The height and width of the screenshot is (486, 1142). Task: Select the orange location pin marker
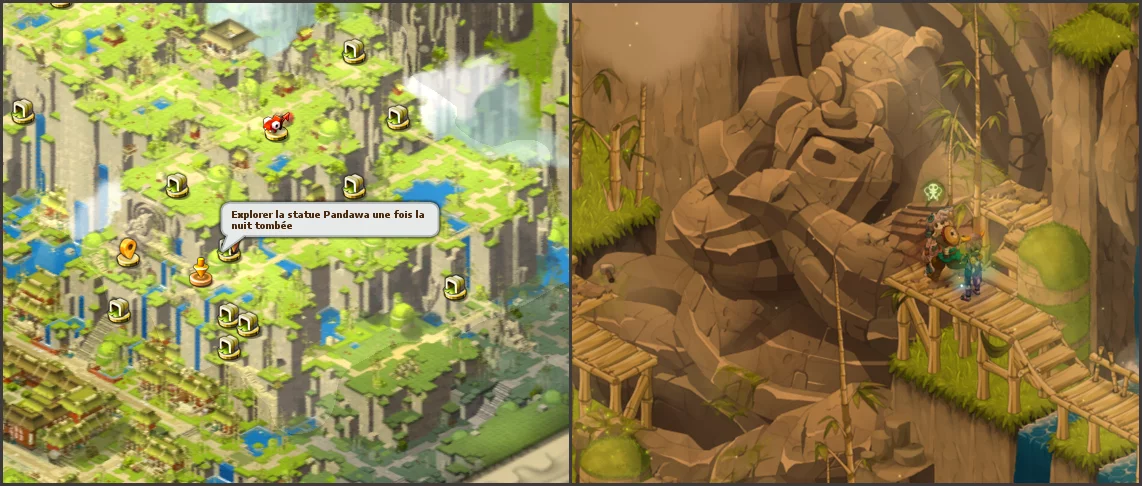[x=127, y=251]
